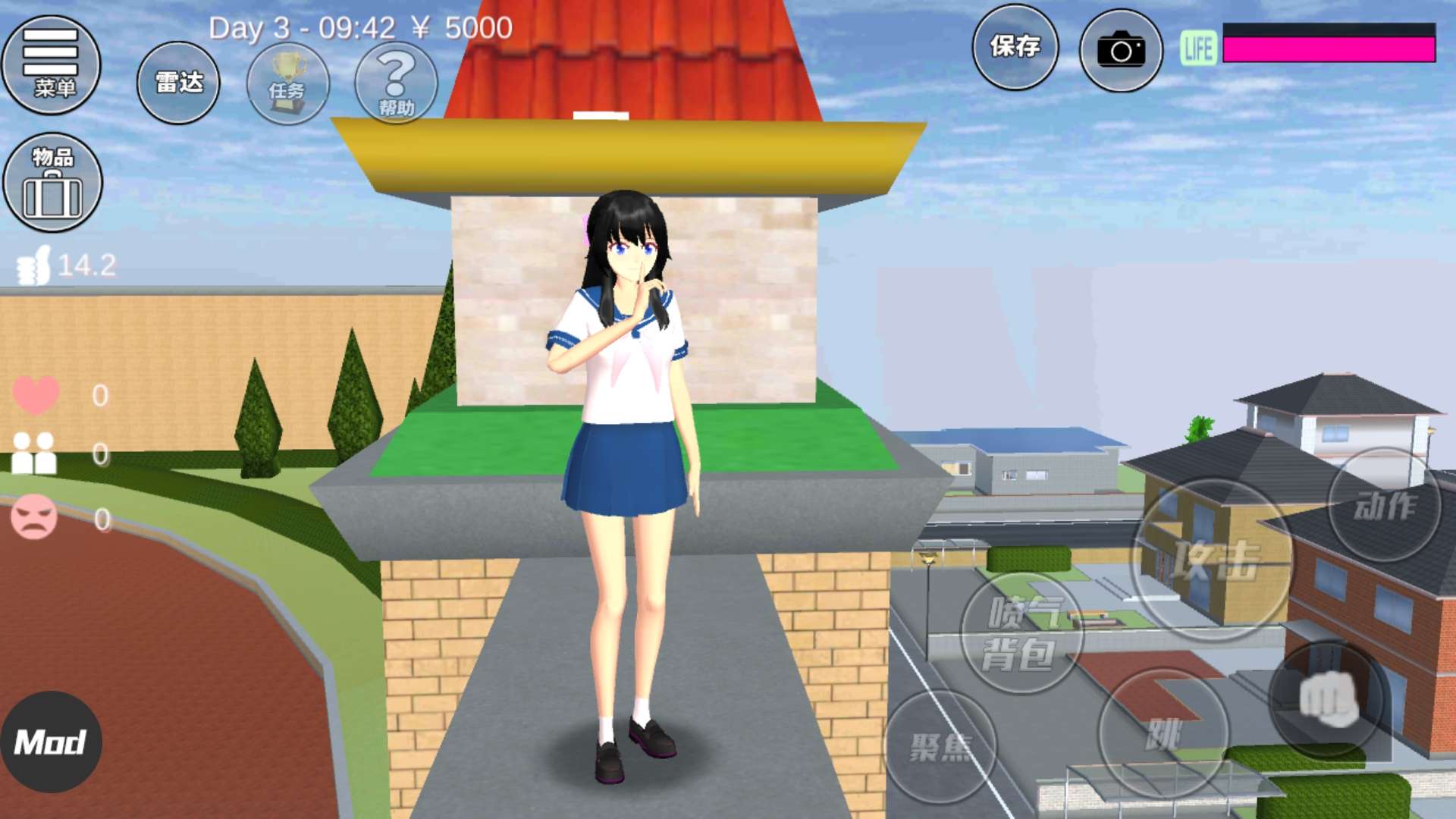
Task: Show the 帮助 help screen
Action: 396,83
